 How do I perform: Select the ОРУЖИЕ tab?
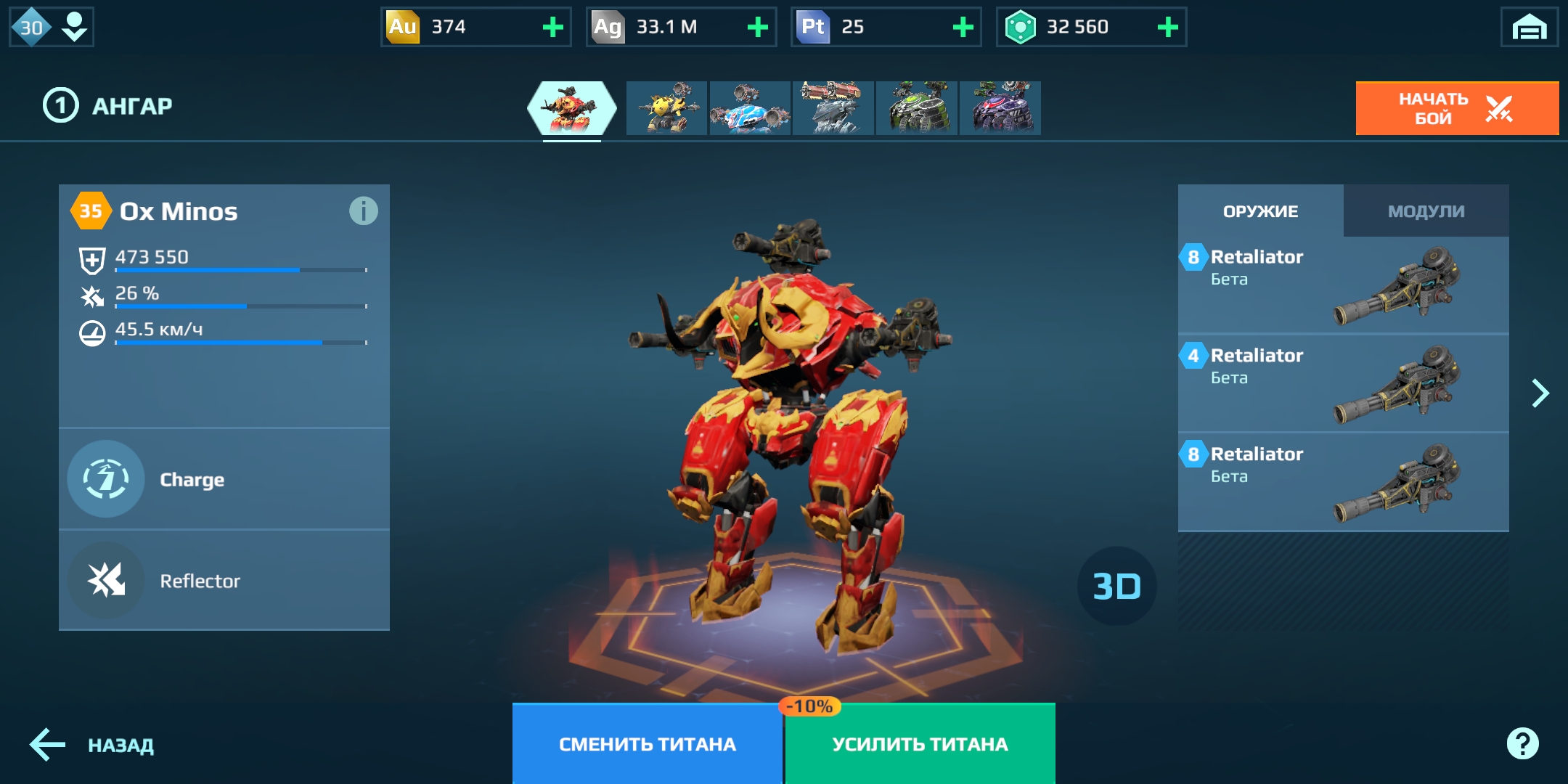click(x=1260, y=211)
